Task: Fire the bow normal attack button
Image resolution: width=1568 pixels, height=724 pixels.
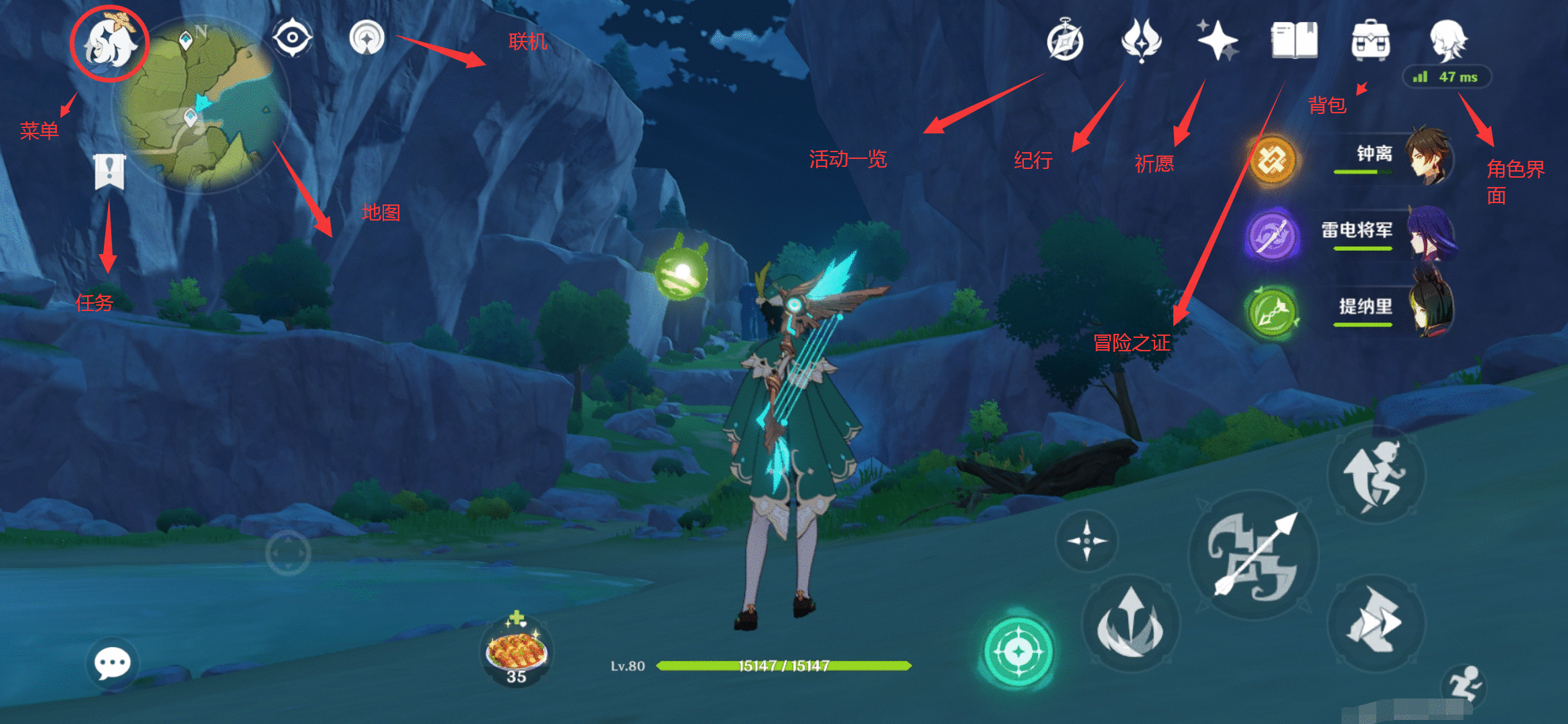Action: click(x=1253, y=555)
